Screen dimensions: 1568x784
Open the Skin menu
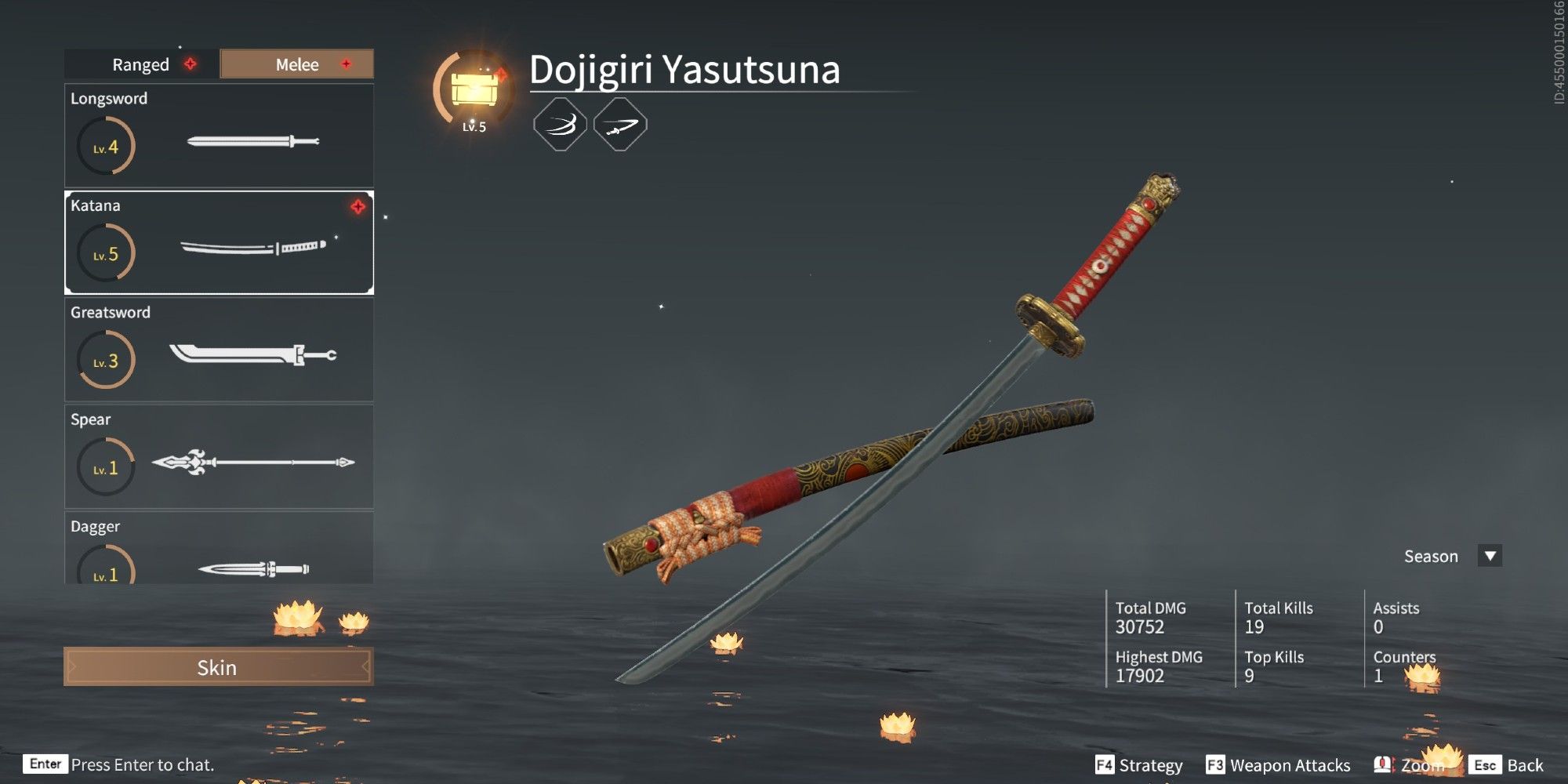click(x=218, y=667)
